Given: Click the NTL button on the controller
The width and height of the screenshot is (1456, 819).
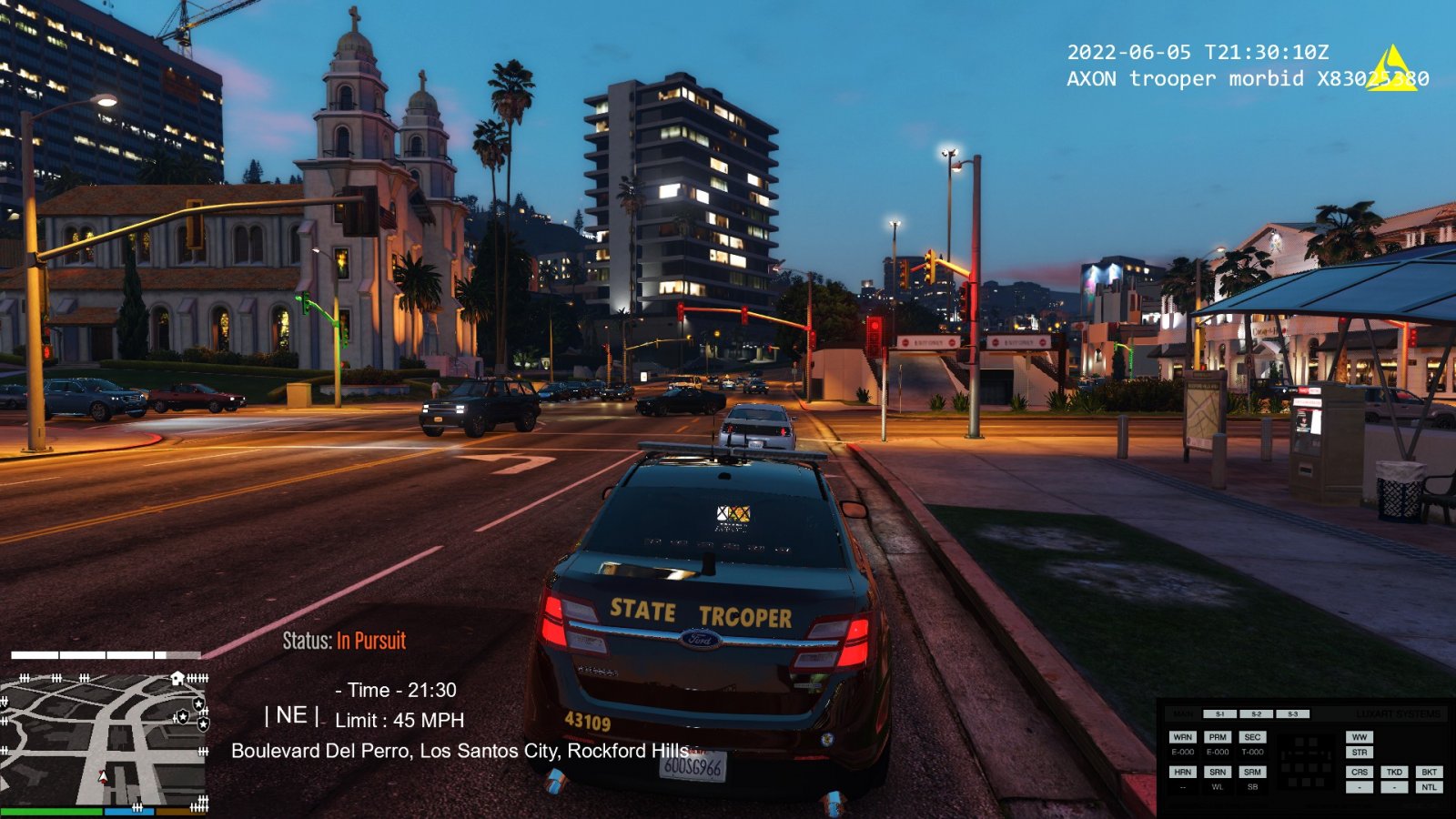Looking at the screenshot, I should pos(1429,787).
